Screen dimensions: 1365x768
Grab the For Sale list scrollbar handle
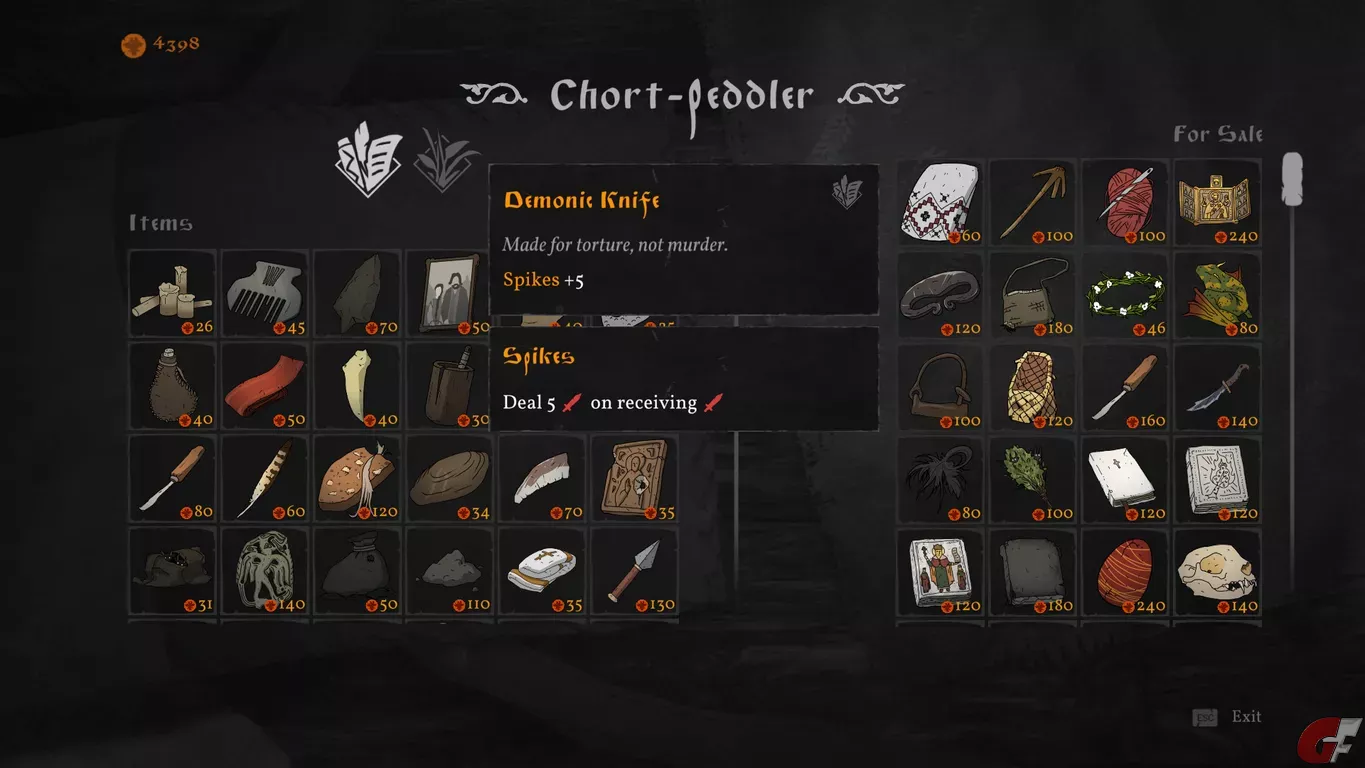pyautogui.click(x=1292, y=180)
